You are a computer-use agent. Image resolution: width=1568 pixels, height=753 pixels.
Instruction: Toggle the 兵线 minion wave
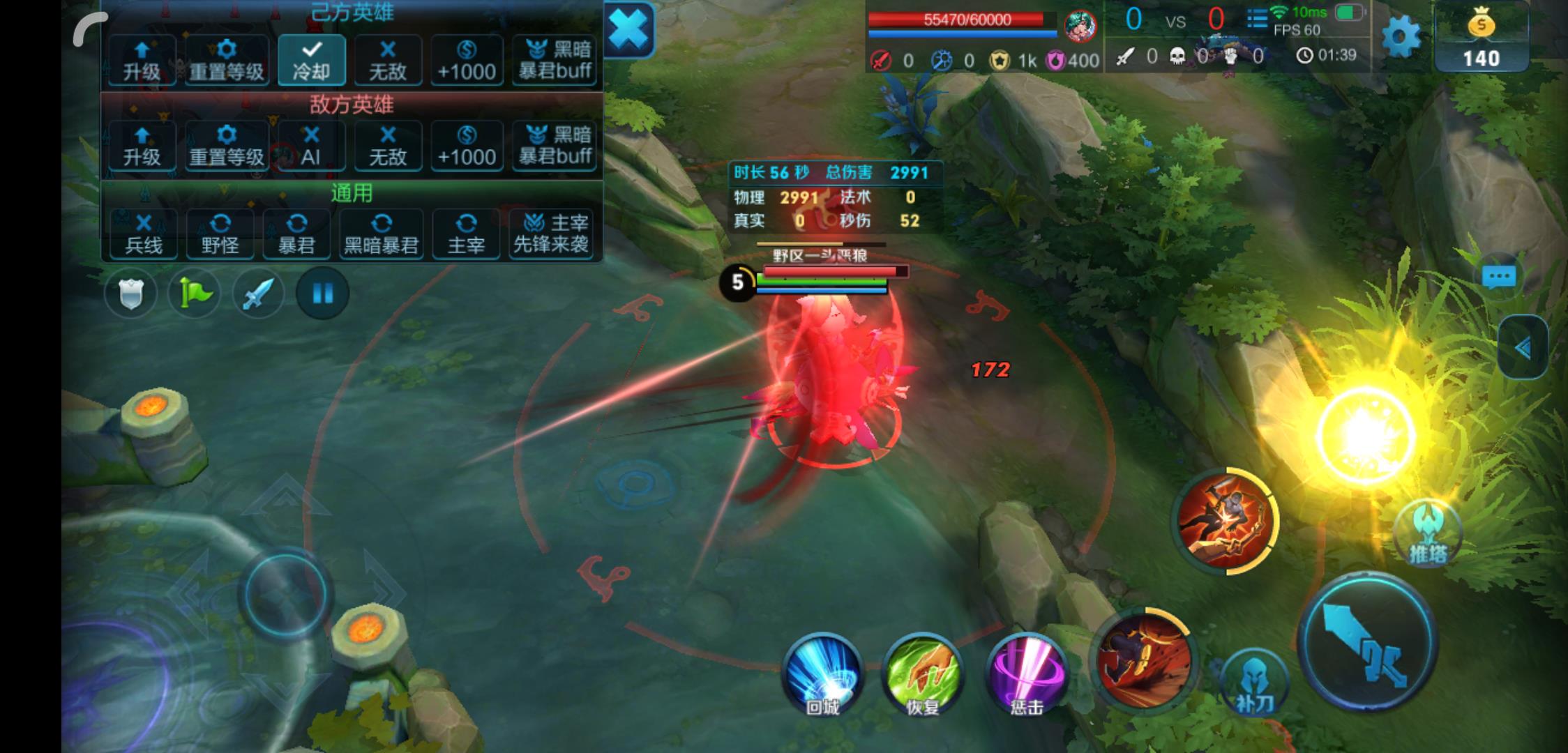[143, 234]
